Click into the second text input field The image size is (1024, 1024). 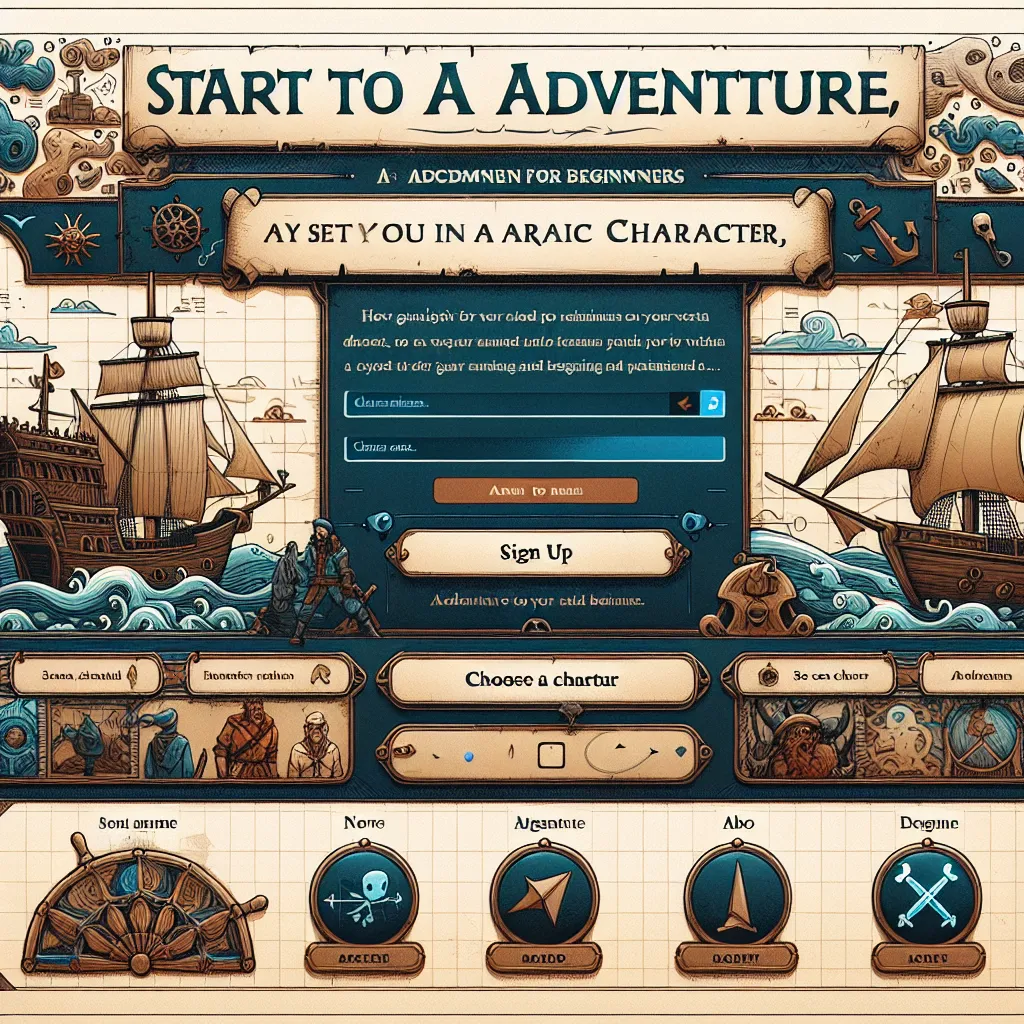[x=533, y=449]
